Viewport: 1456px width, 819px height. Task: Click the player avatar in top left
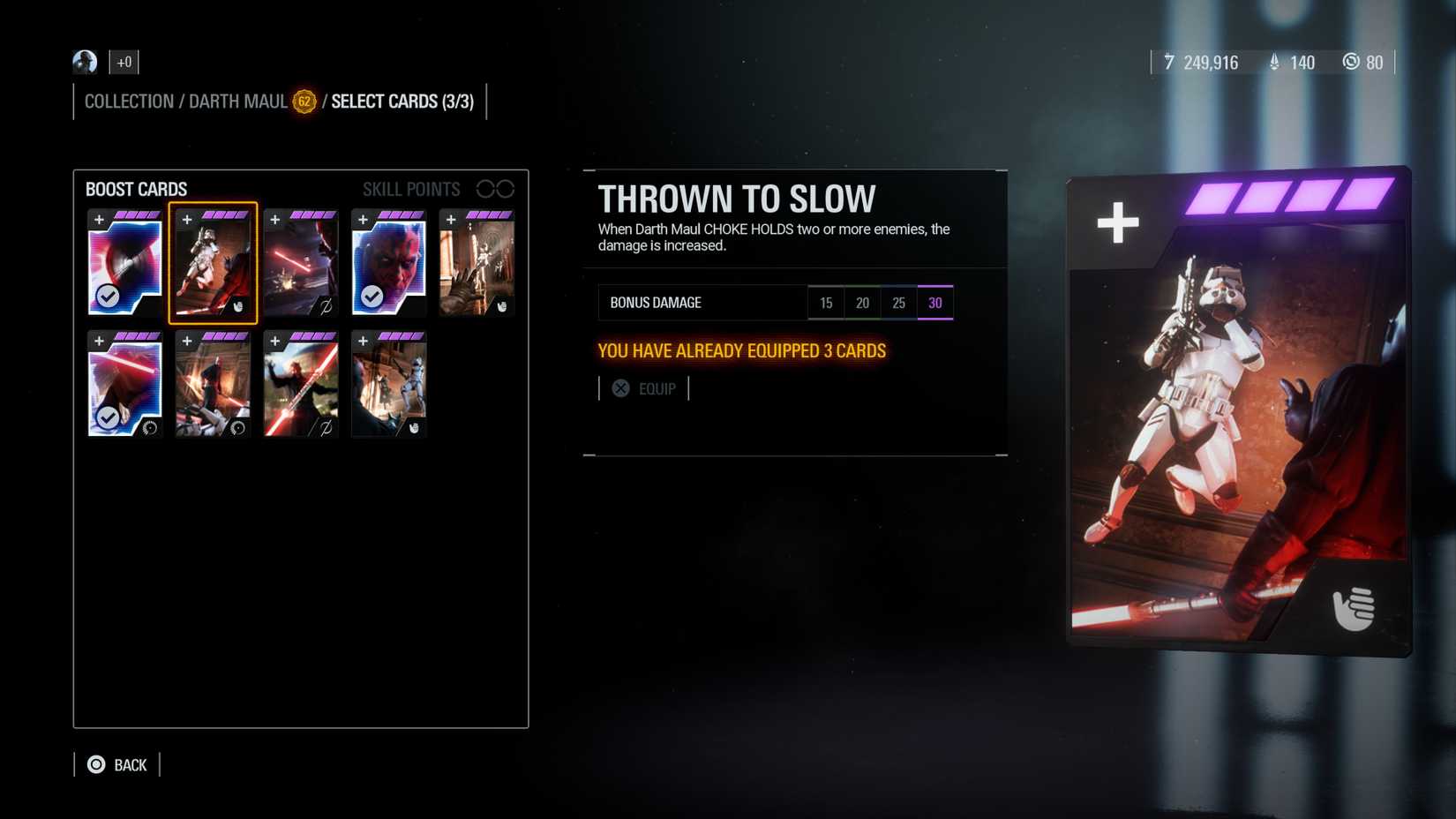[x=84, y=62]
